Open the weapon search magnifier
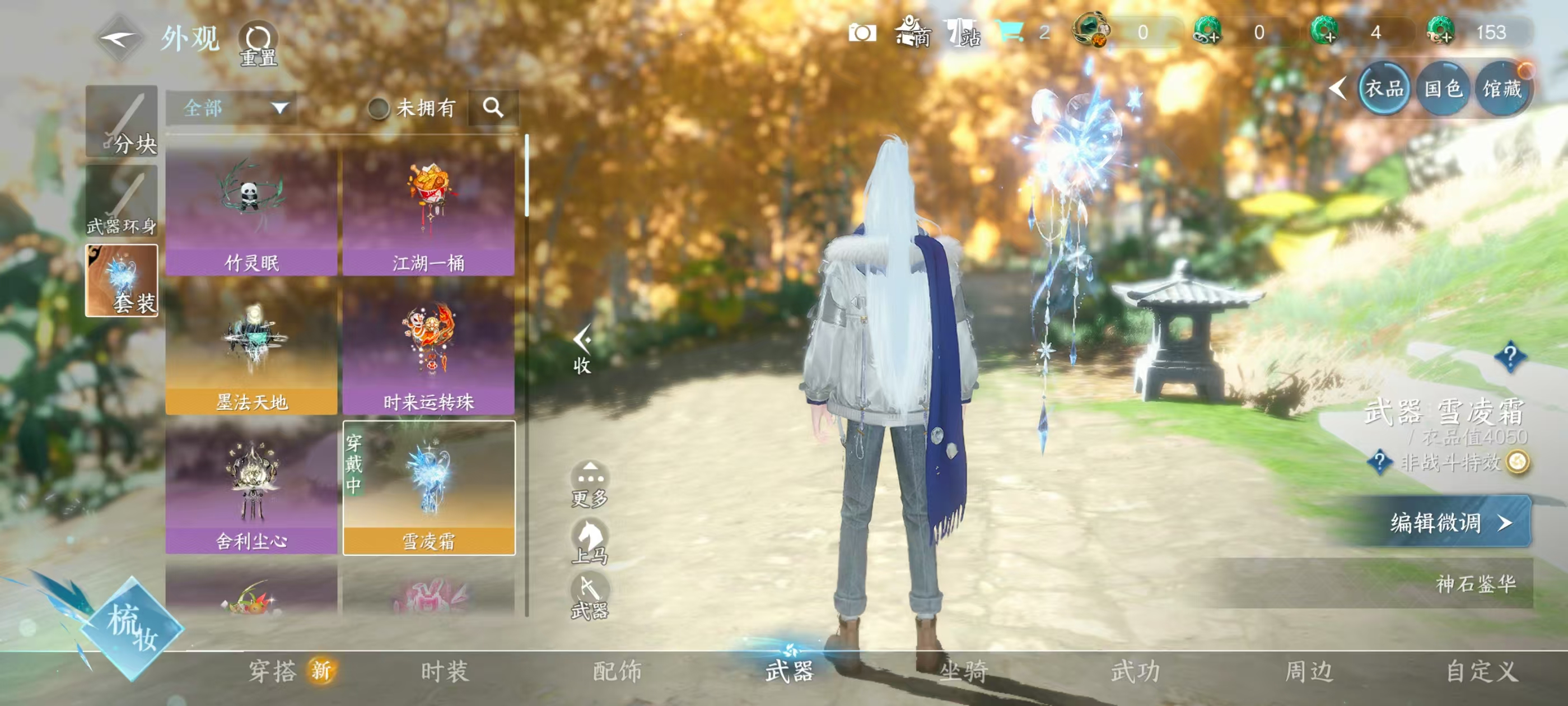 tap(493, 109)
